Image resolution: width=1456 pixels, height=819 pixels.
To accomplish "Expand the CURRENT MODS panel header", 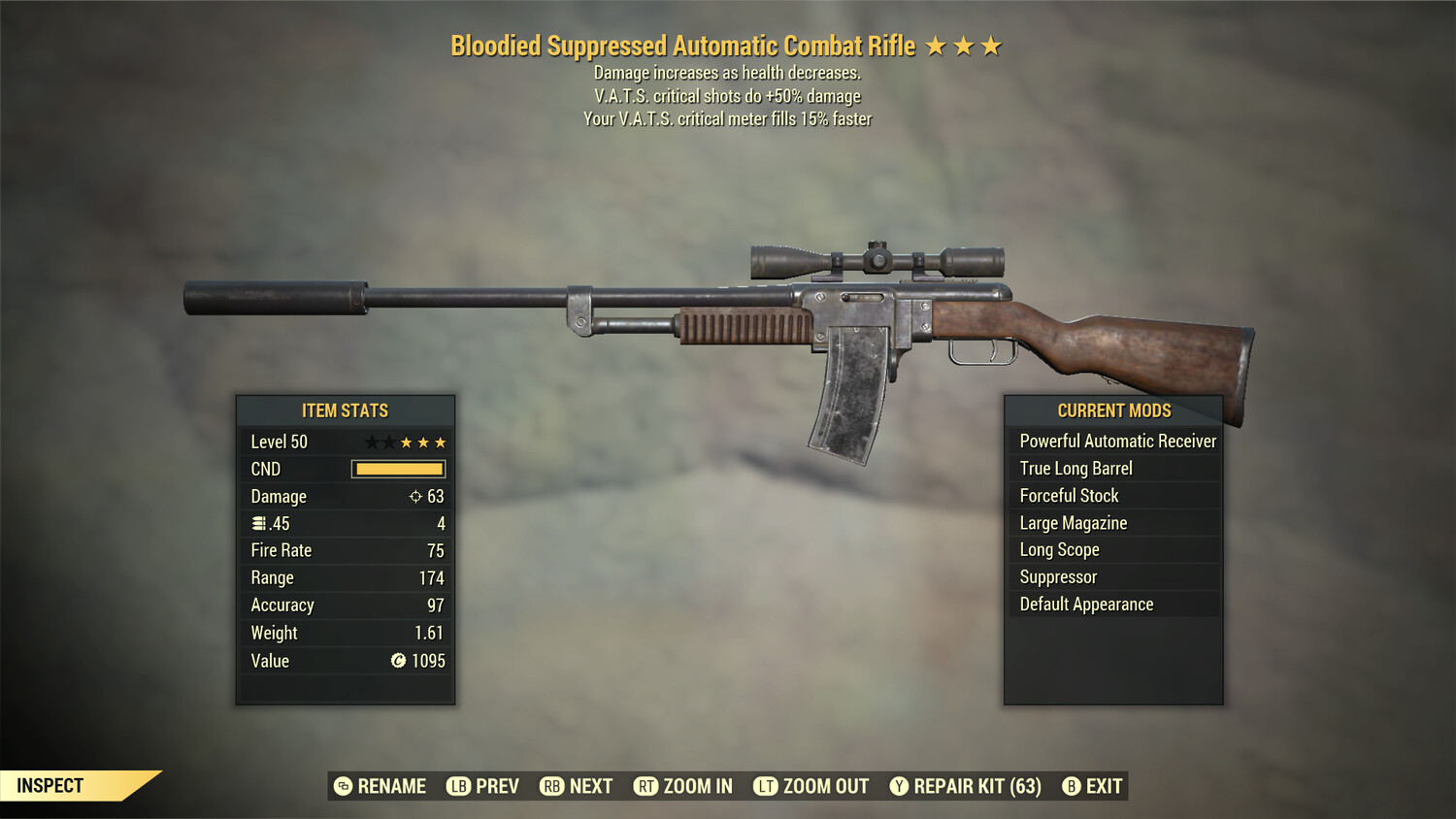I will [x=1113, y=410].
